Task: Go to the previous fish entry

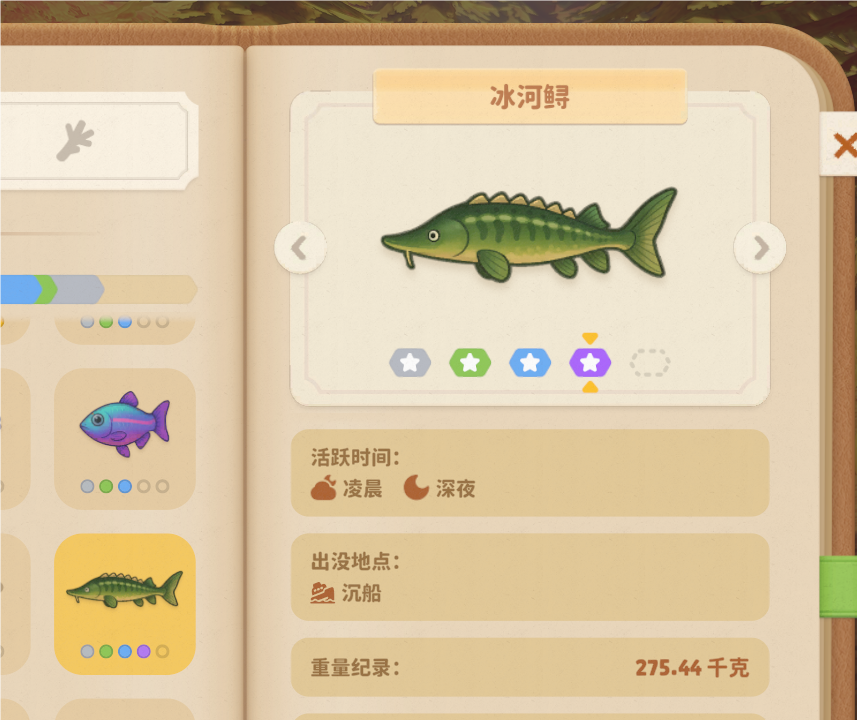Action: (x=300, y=247)
